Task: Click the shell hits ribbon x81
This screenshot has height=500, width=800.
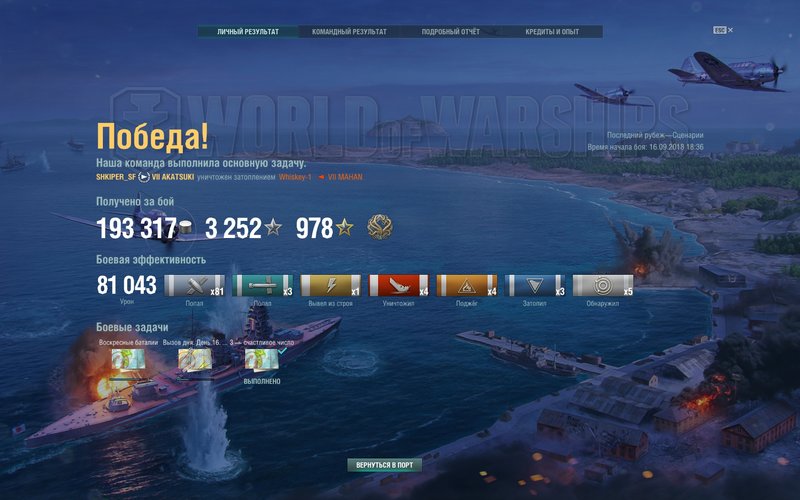Action: 194,286
